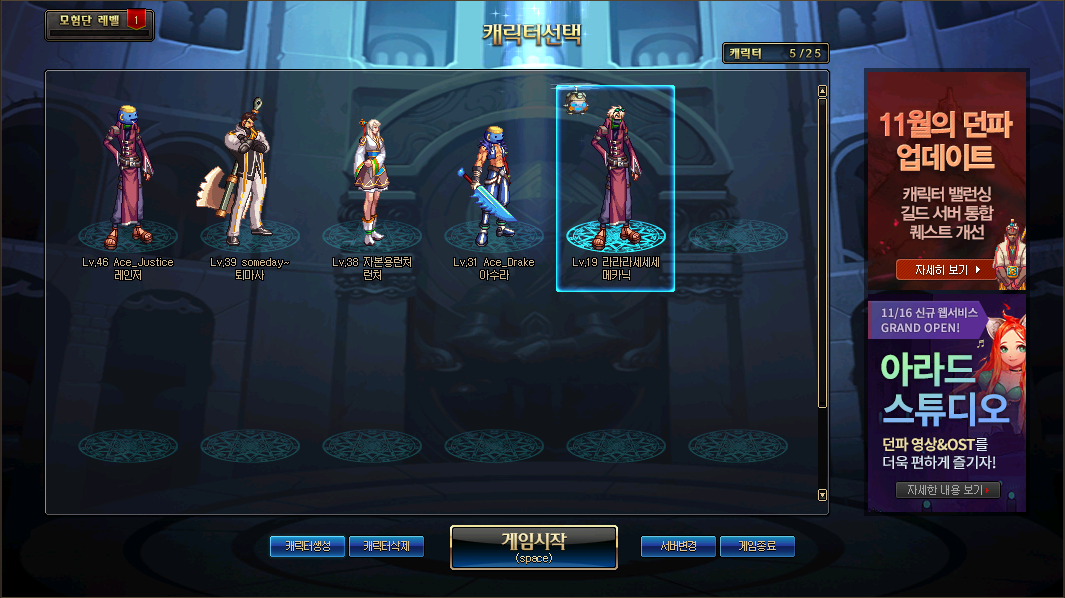Click the 캐릭터삭제 delete character button

point(386,546)
